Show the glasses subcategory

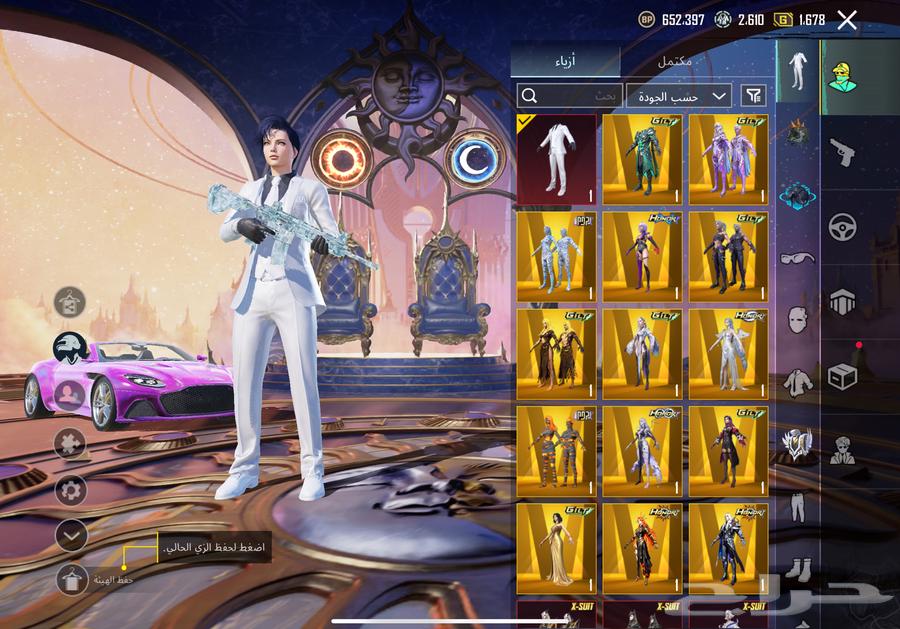click(797, 258)
